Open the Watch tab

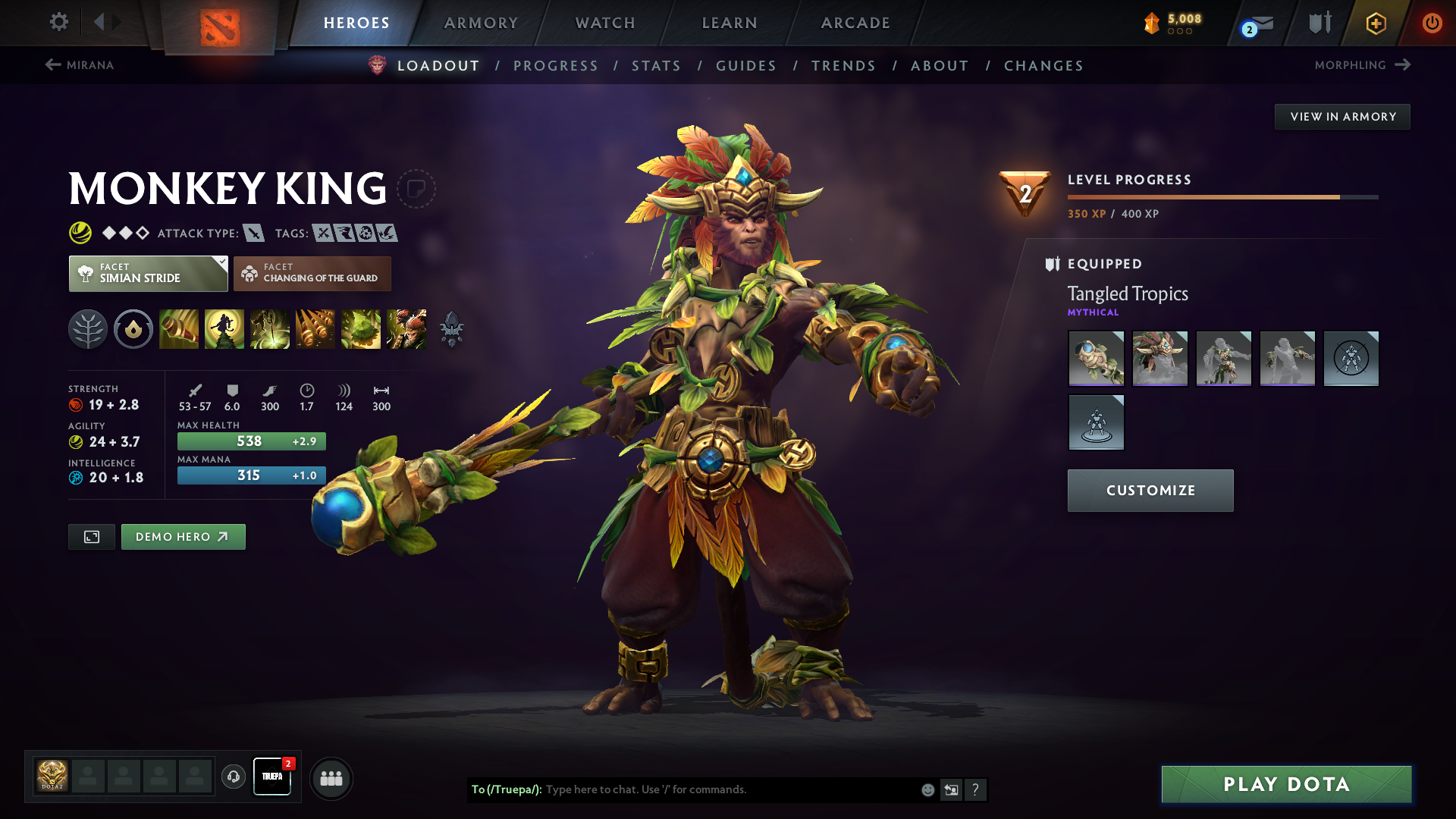click(x=605, y=23)
